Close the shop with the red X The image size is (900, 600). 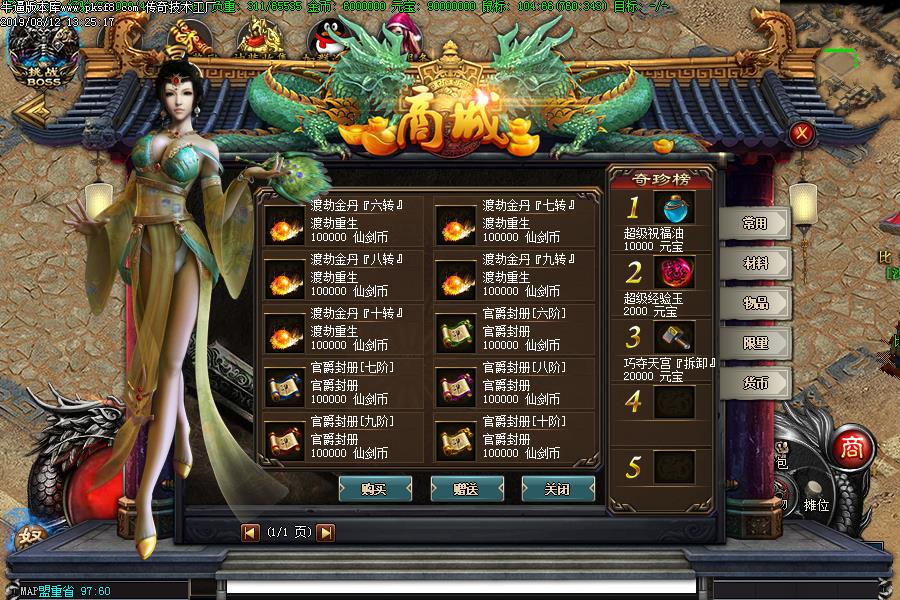click(800, 133)
